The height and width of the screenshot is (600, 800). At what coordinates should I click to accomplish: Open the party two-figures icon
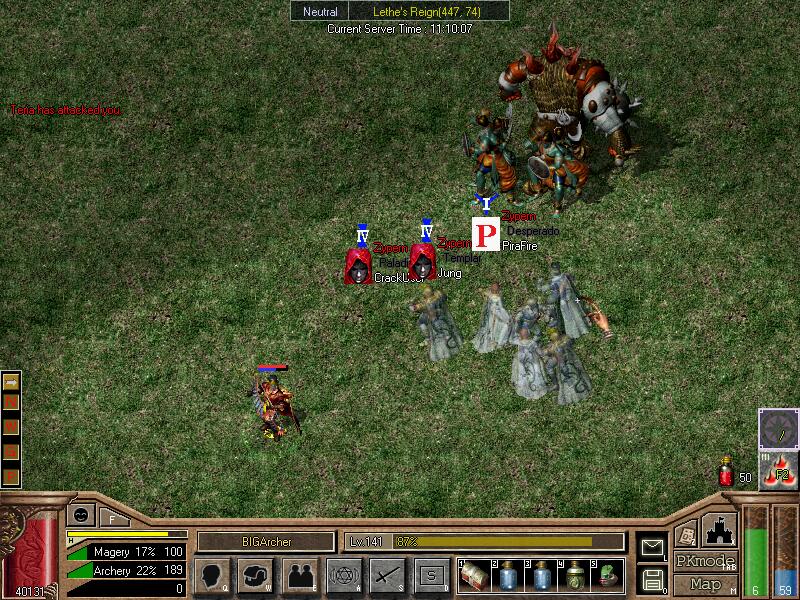click(x=300, y=575)
